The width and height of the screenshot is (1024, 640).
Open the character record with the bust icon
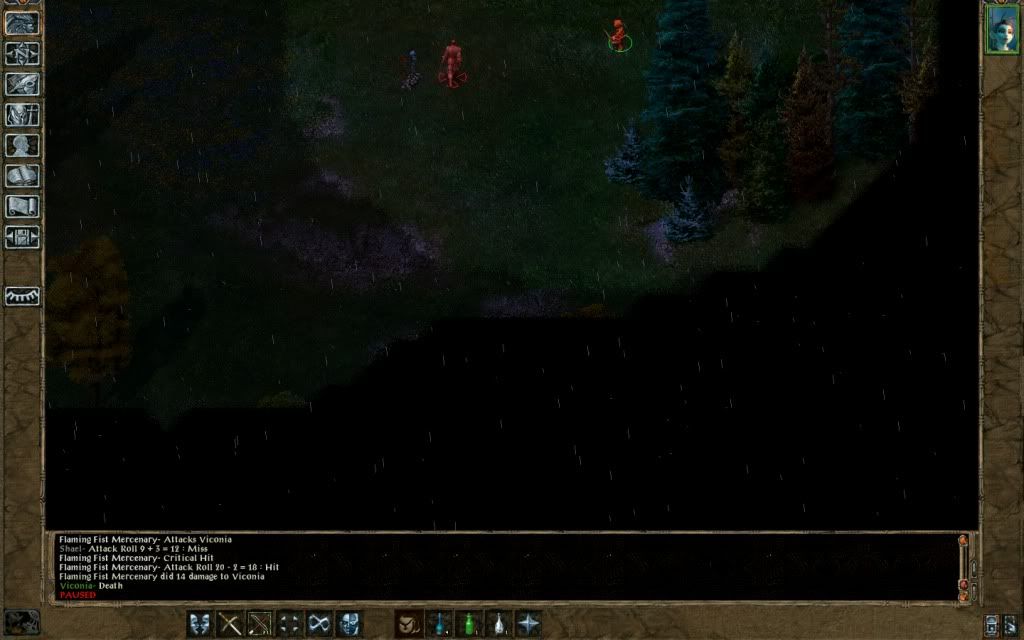(x=22, y=145)
